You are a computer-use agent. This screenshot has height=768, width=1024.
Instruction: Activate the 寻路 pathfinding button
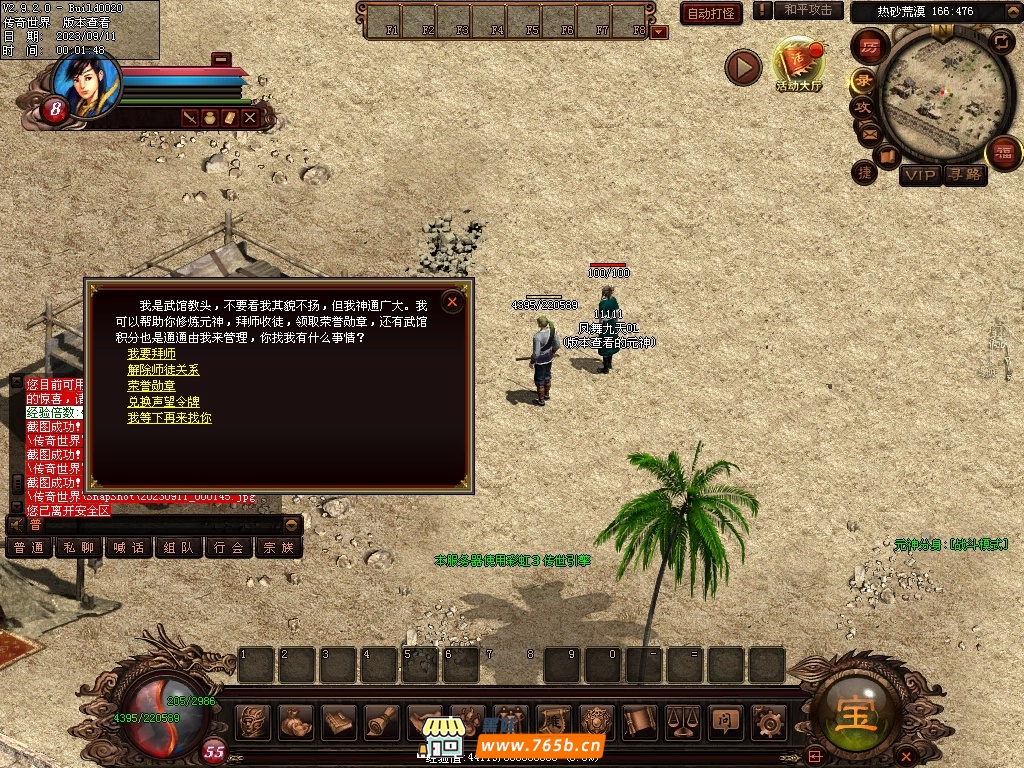pyautogui.click(x=965, y=176)
